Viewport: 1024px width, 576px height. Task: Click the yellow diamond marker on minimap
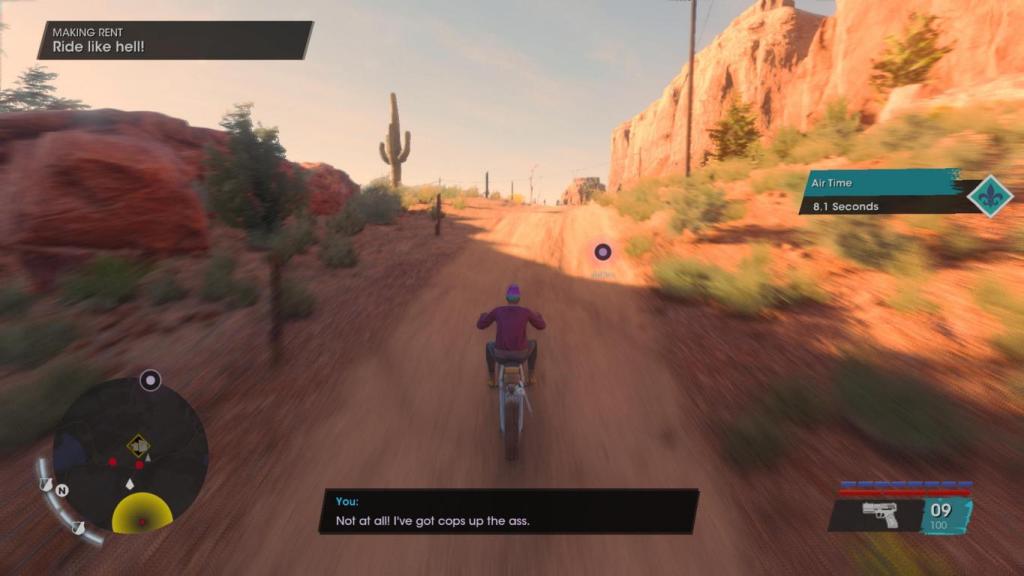click(x=138, y=446)
